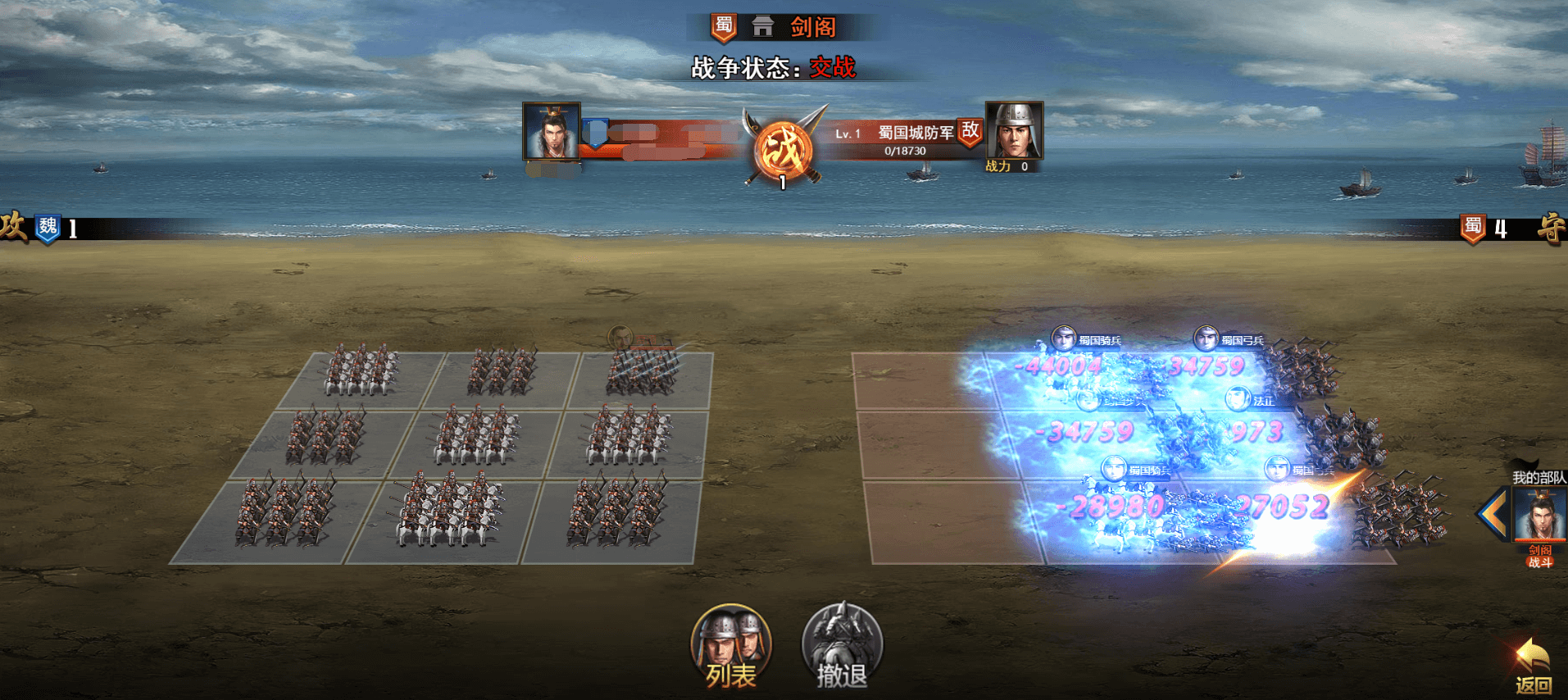Select the 蜀 defender faction badge

[1473, 228]
